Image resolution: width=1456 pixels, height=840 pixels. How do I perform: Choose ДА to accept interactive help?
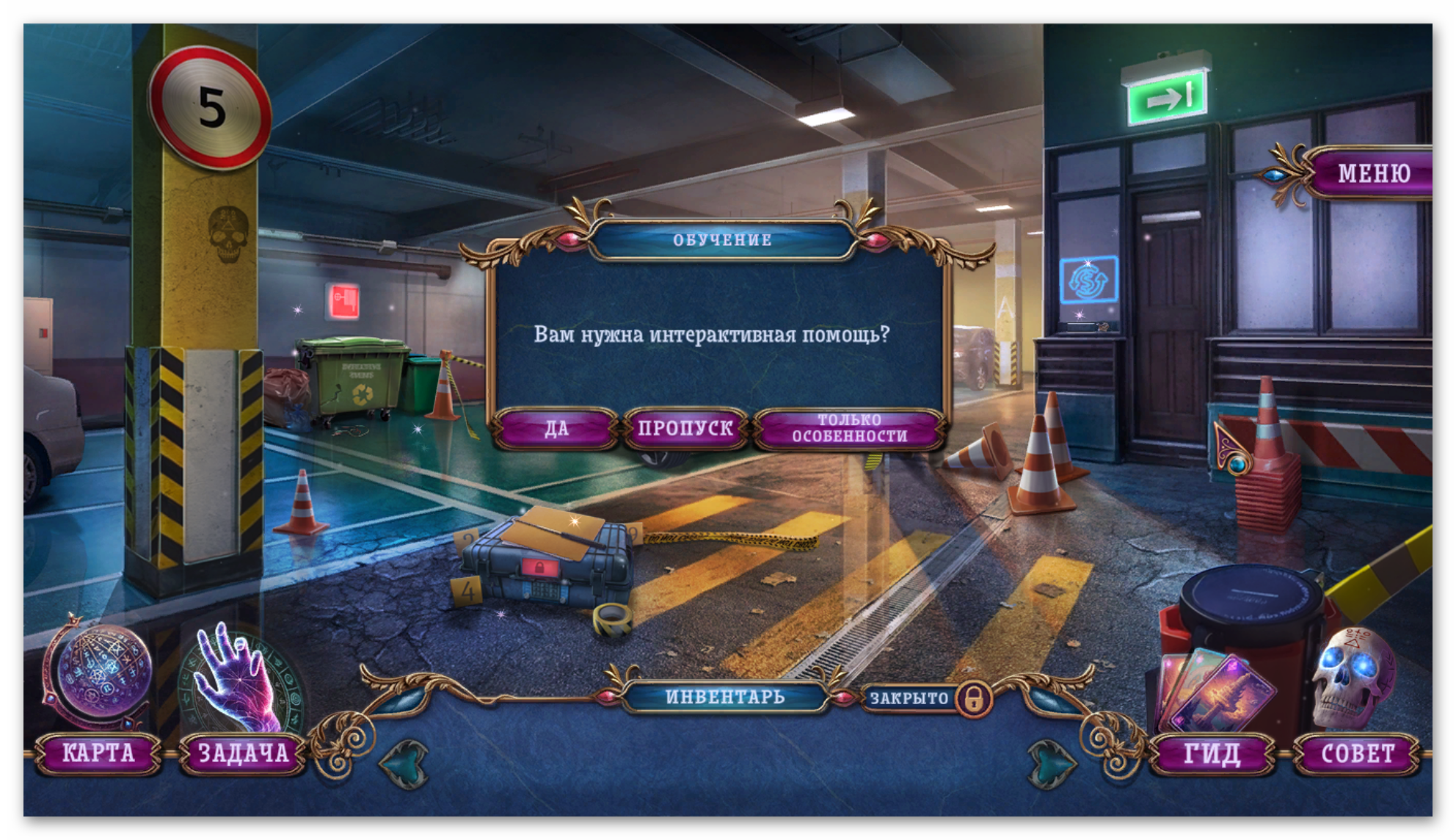(556, 428)
